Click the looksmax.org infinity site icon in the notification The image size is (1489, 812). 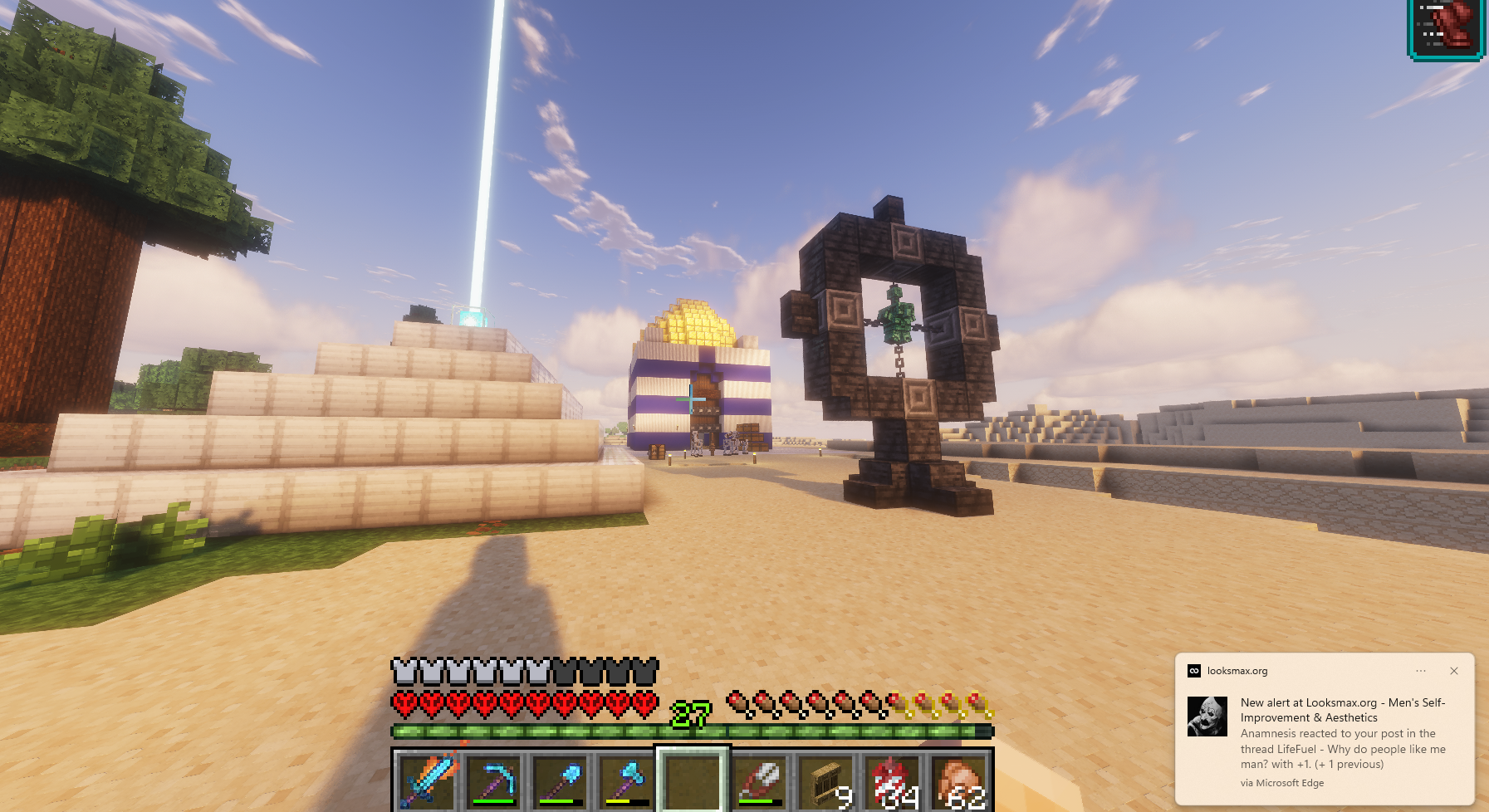coord(1193,670)
